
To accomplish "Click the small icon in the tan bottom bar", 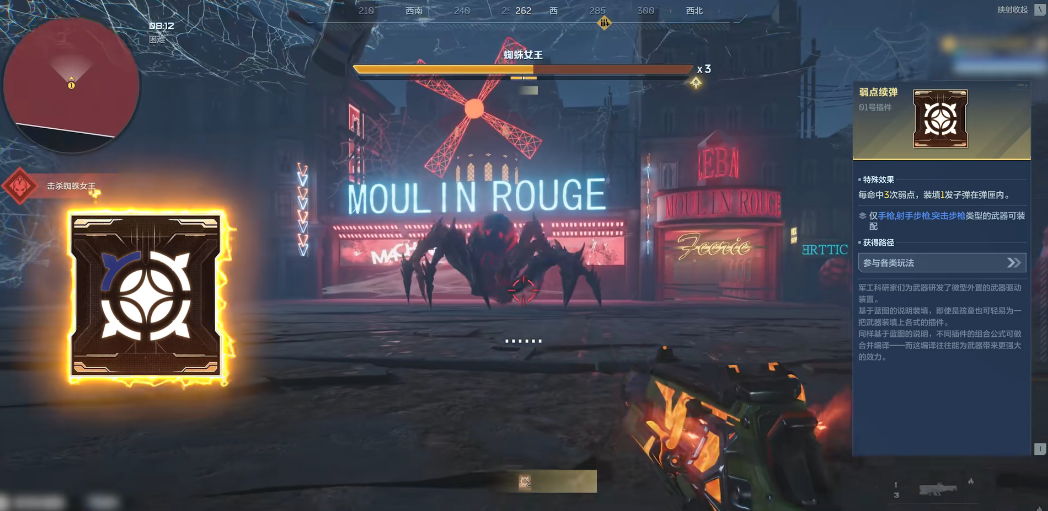I will pos(525,482).
